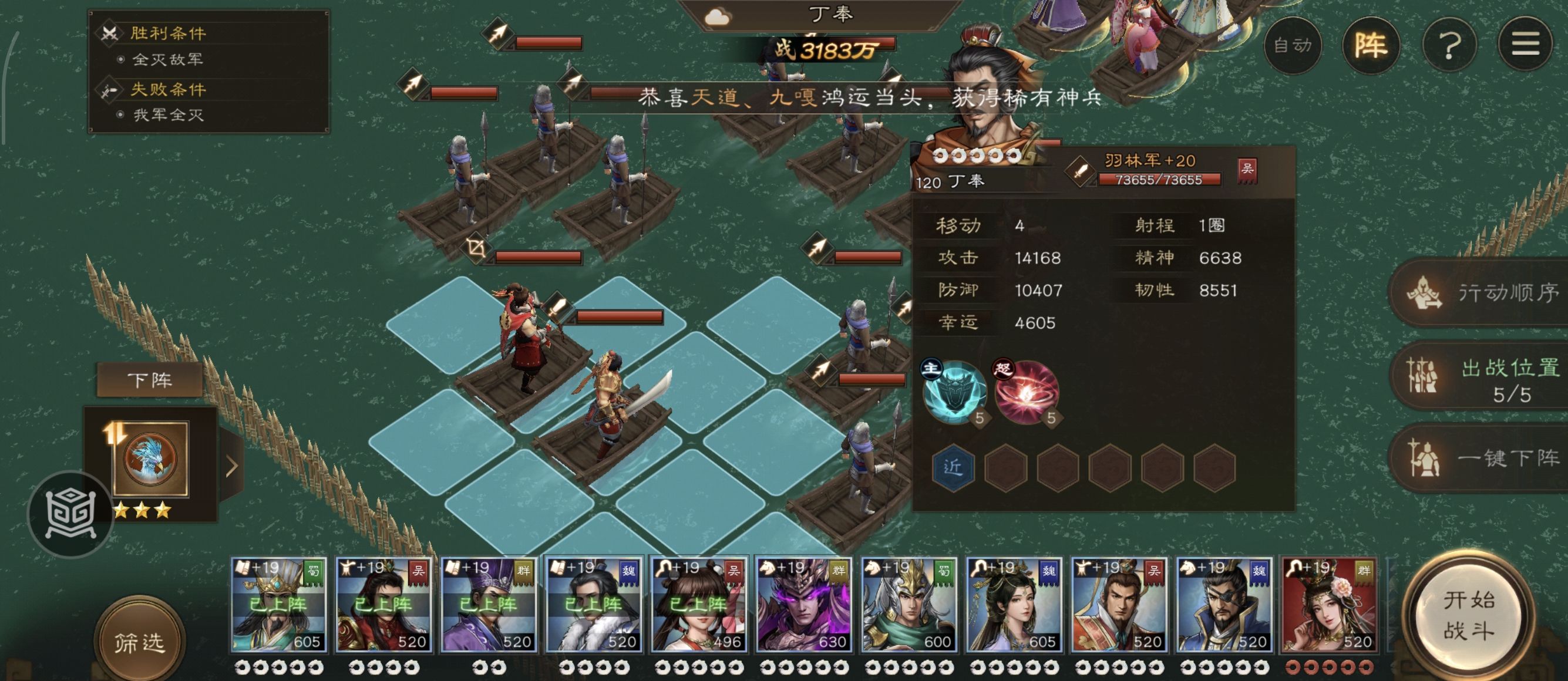Viewport: 1568px width, 681px height.
Task: Open the 阵 formation menu
Action: (1371, 46)
